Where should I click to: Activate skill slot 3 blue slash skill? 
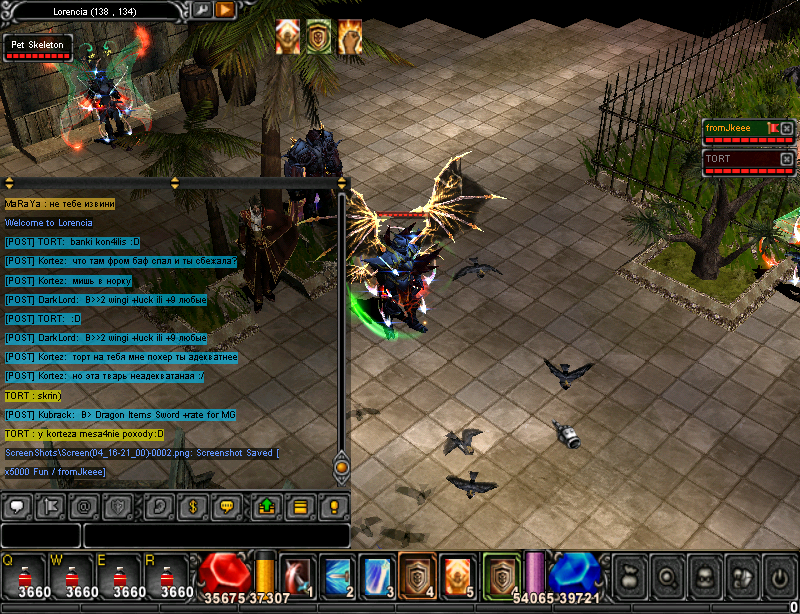(376, 576)
